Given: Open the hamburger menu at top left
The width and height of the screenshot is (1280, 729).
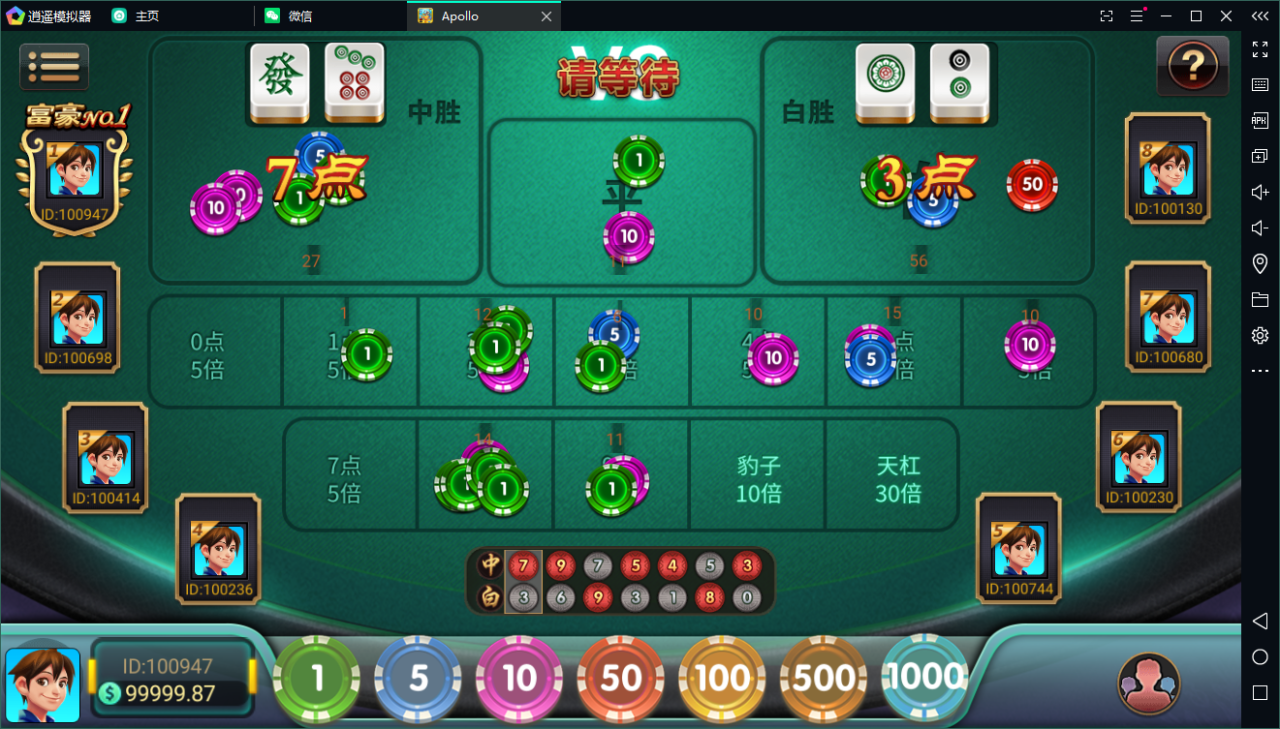Looking at the screenshot, I should 53,65.
